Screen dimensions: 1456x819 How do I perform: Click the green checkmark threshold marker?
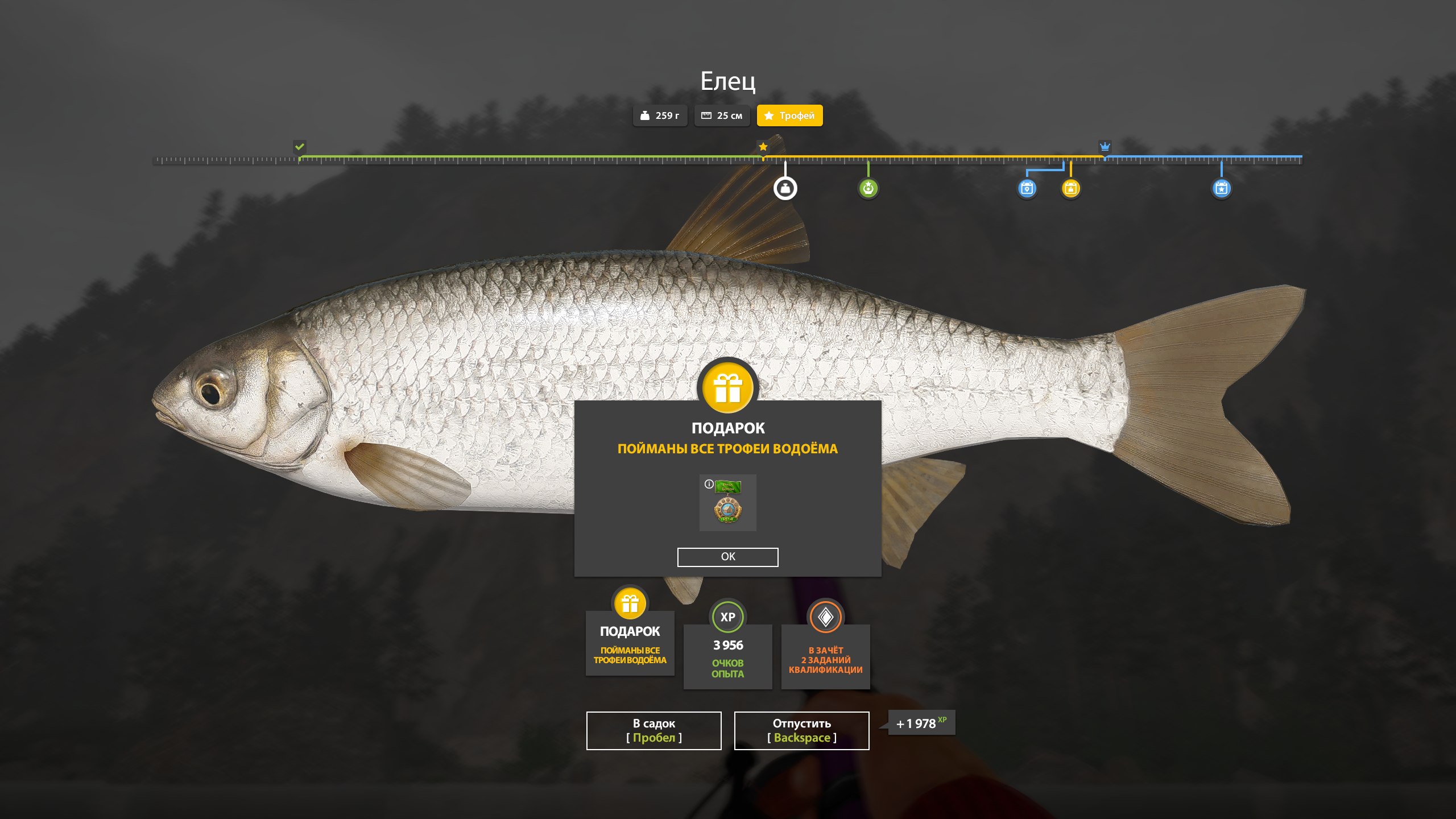(300, 147)
